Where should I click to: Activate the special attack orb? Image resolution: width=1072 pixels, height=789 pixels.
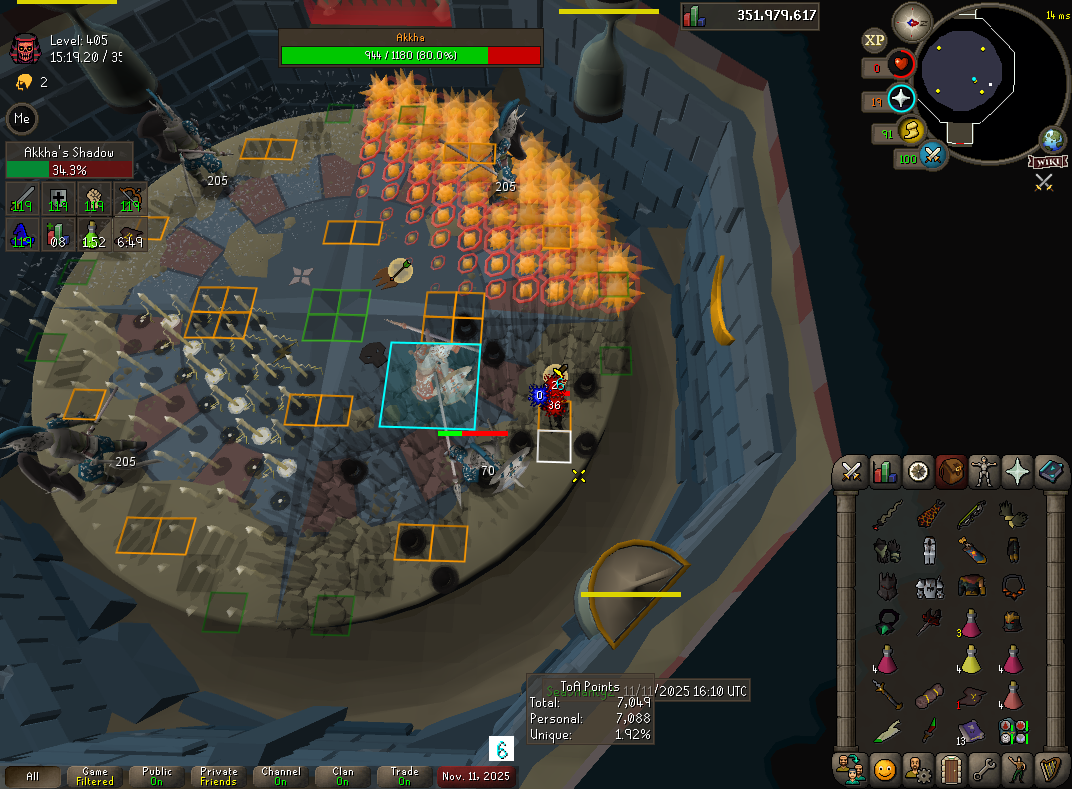pos(933,155)
